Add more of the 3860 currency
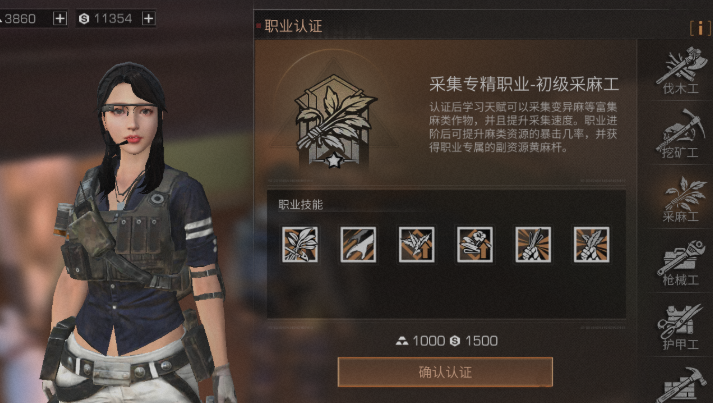The width and height of the screenshot is (713, 403). click(x=60, y=18)
